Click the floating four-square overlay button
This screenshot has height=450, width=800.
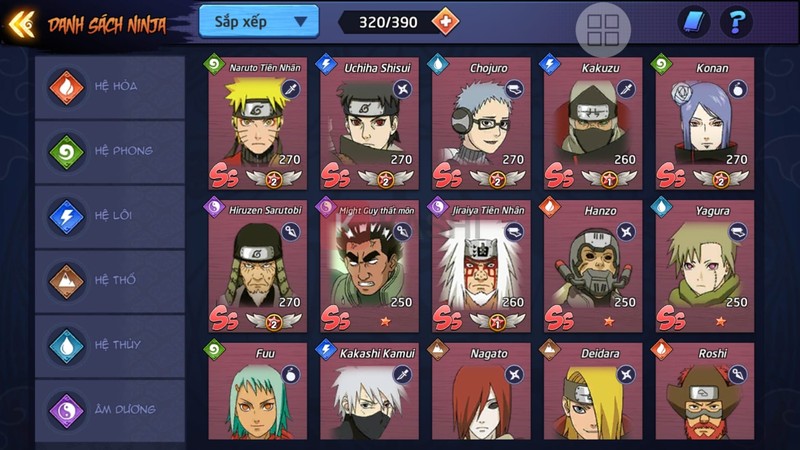pos(603,31)
